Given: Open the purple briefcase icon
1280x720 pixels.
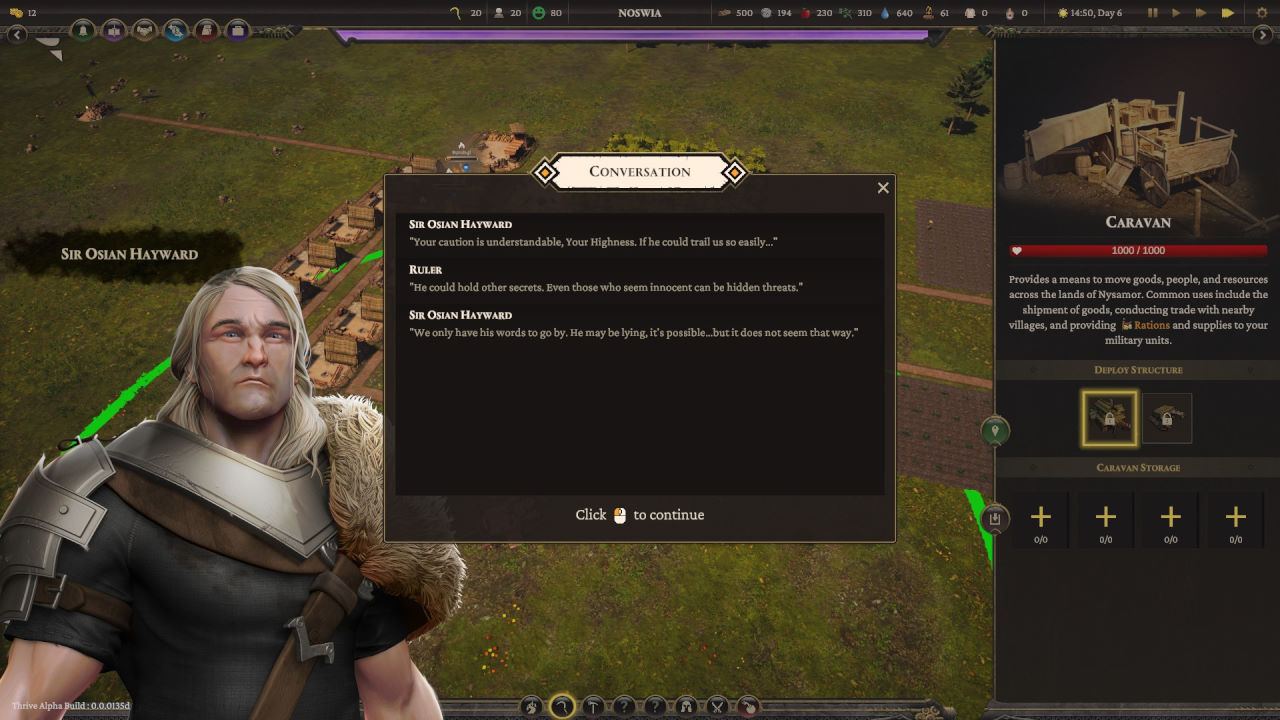Looking at the screenshot, I should 238,31.
